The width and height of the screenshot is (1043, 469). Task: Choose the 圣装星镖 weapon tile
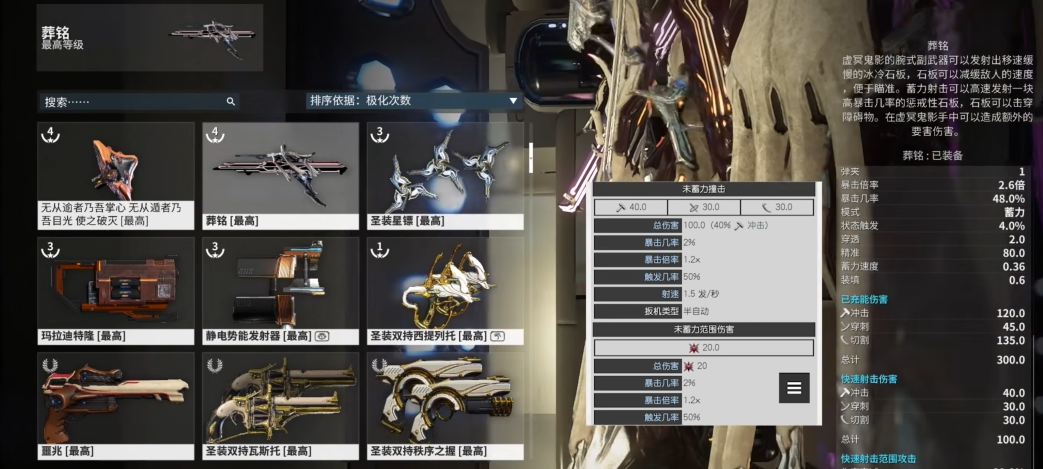point(445,175)
